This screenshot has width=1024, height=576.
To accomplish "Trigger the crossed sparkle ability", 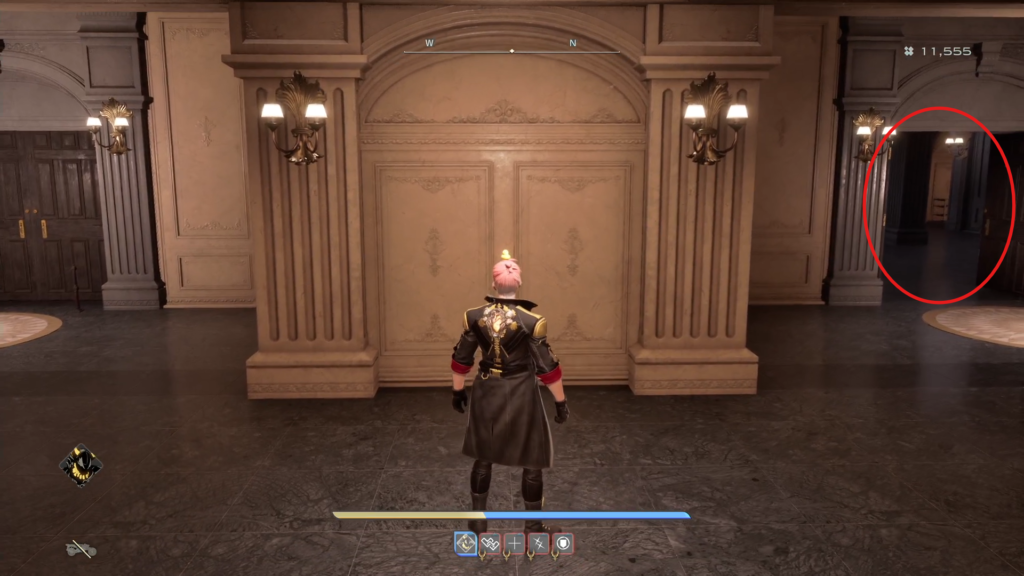I will click(539, 543).
